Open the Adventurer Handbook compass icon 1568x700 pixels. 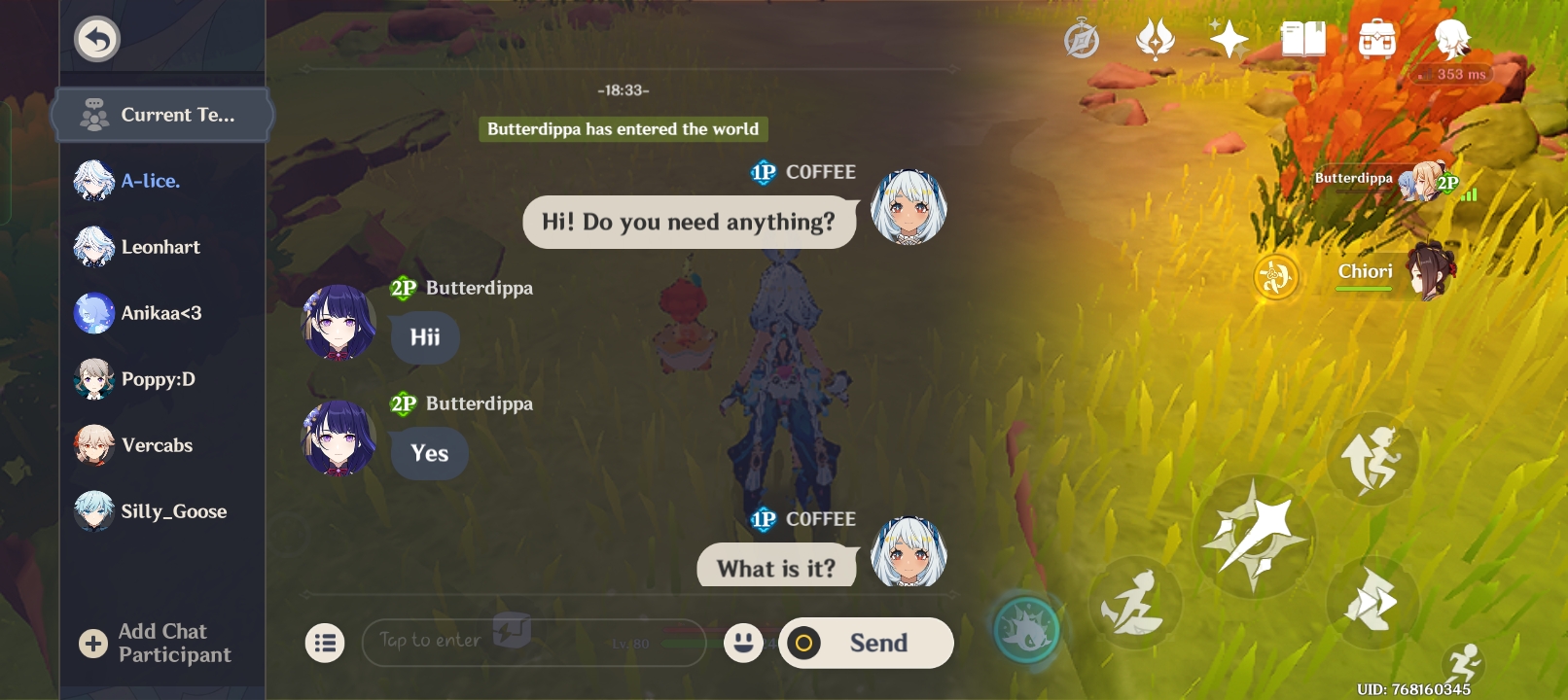click(1083, 40)
